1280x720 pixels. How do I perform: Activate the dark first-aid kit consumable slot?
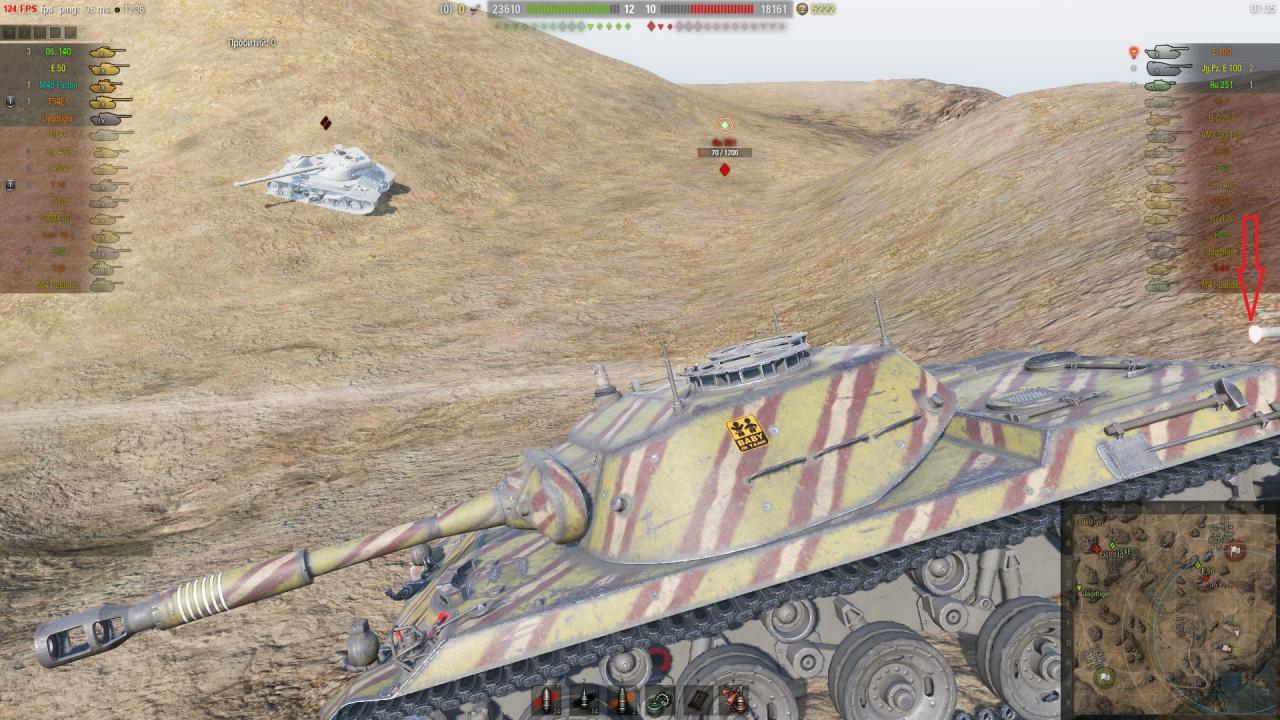coord(697,700)
